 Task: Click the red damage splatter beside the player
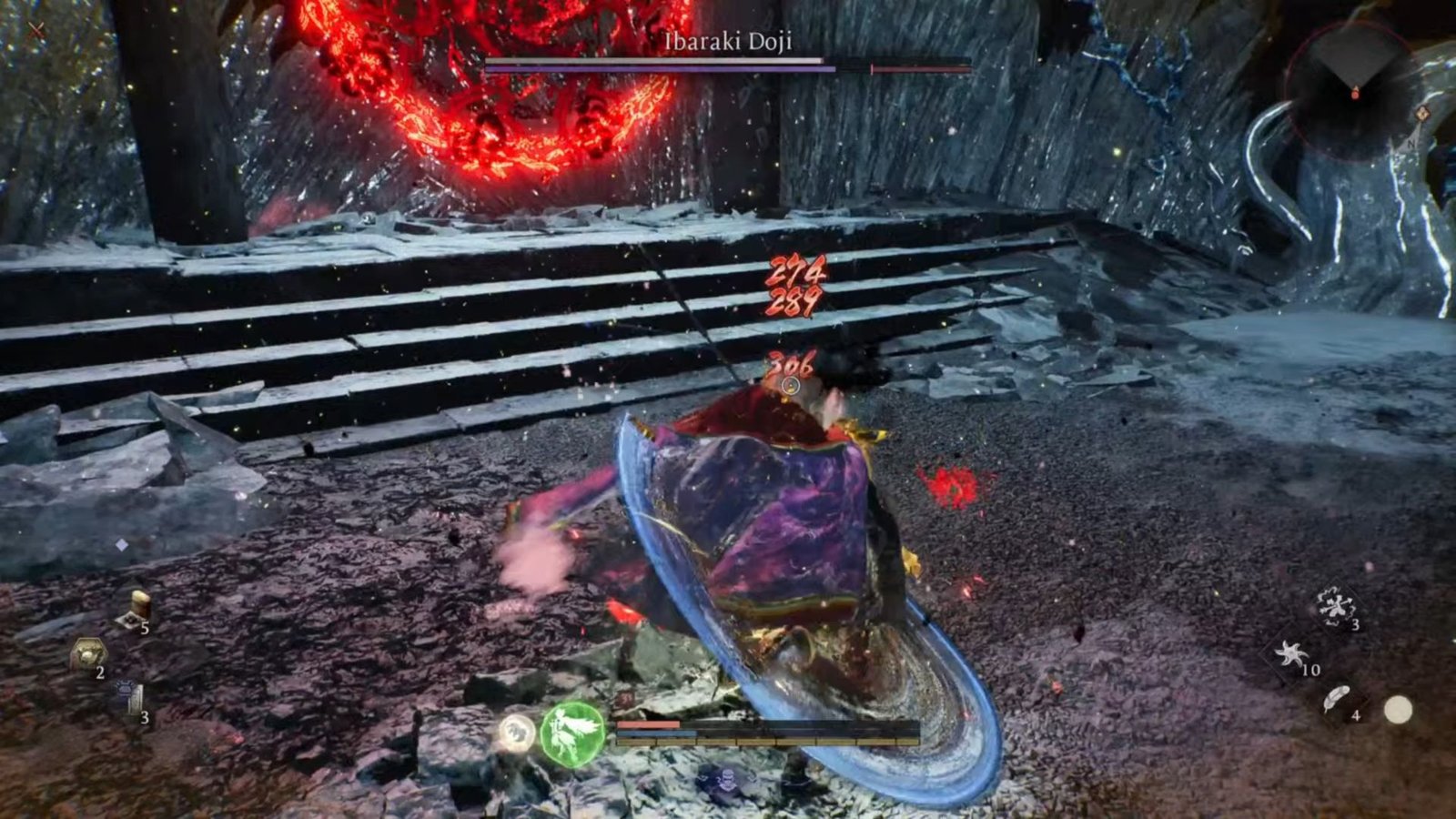pyautogui.click(x=946, y=480)
